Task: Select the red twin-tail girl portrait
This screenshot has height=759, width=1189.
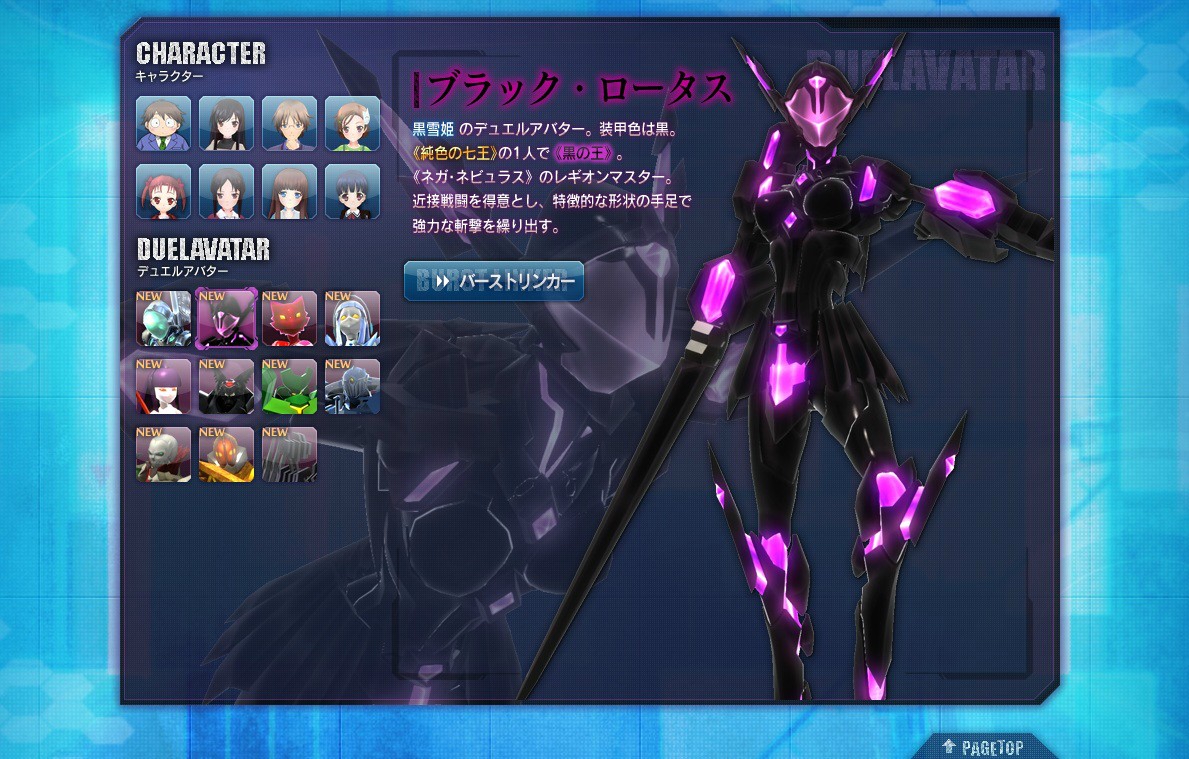Action: (x=163, y=191)
